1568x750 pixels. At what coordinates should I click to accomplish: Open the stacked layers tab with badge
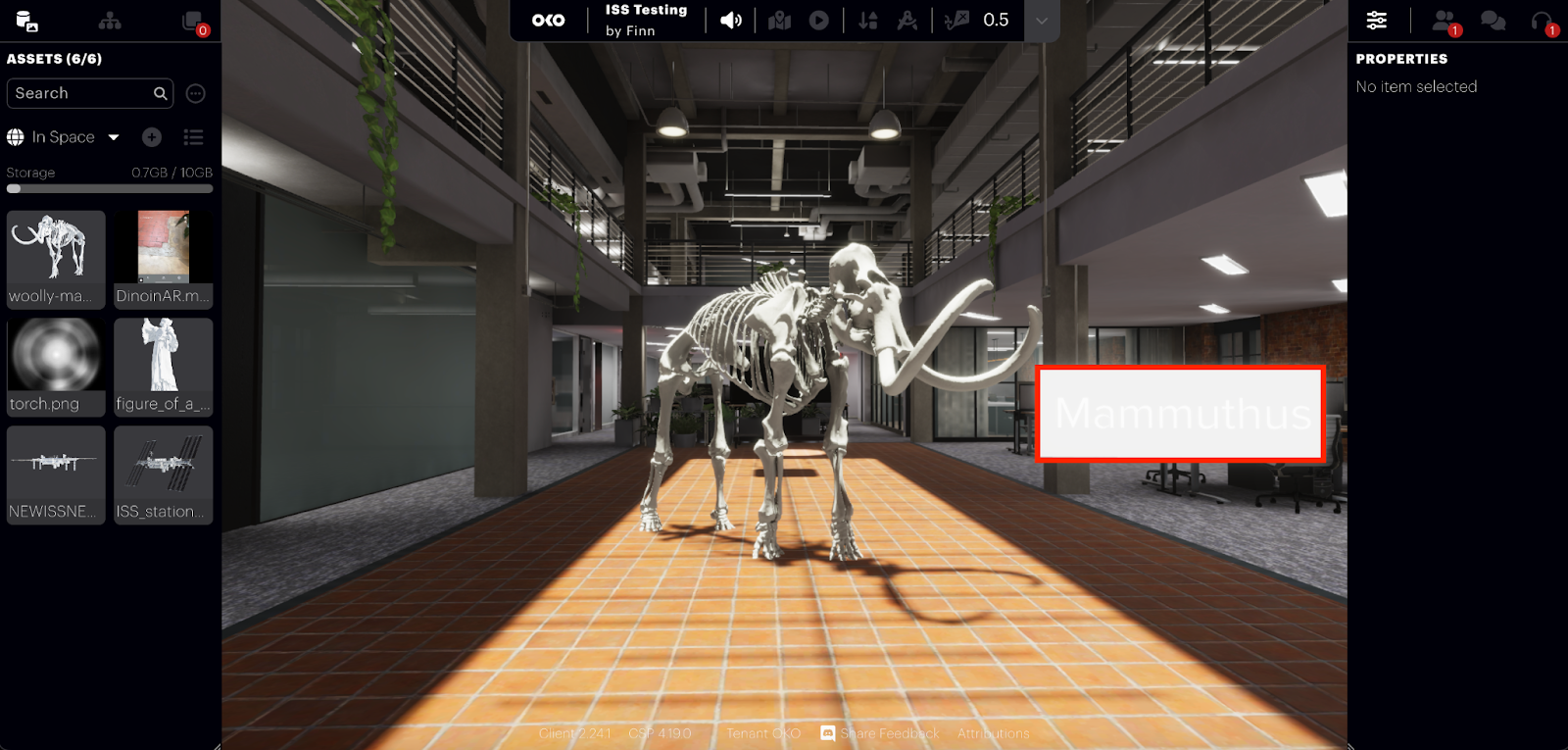coord(193,22)
